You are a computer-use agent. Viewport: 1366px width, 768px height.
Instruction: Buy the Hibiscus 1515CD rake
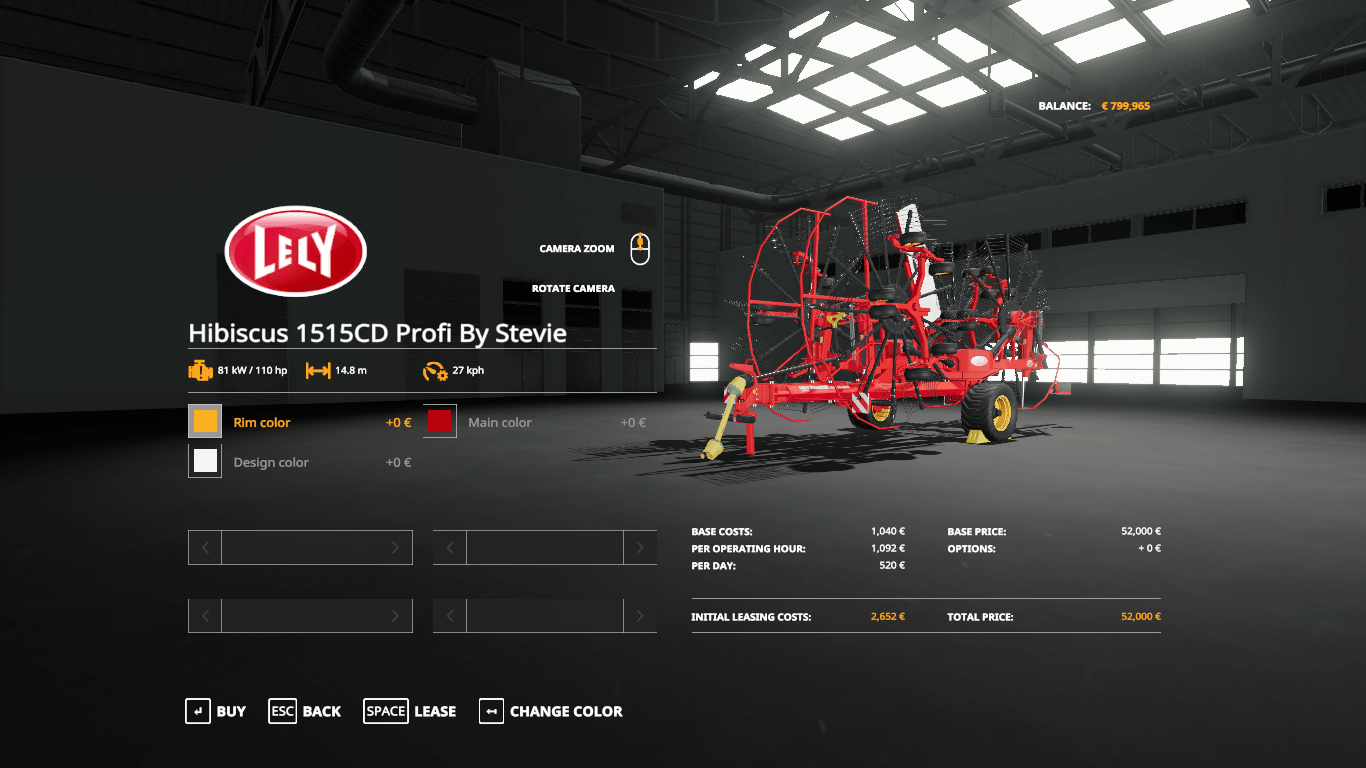216,711
